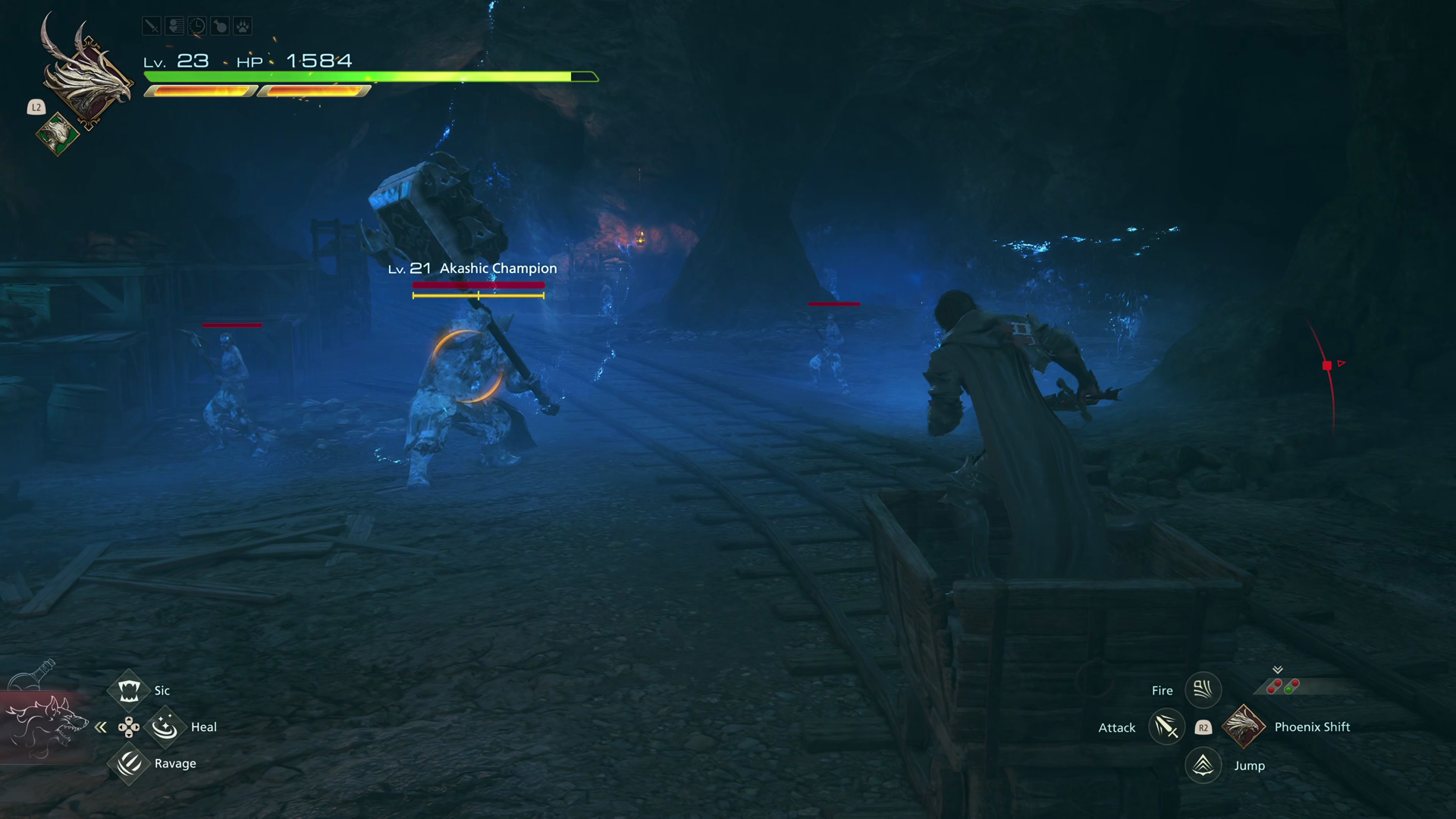Screen dimensions: 1456x819
Task: Select the Akashic Champion target nameplate
Action: [x=472, y=268]
